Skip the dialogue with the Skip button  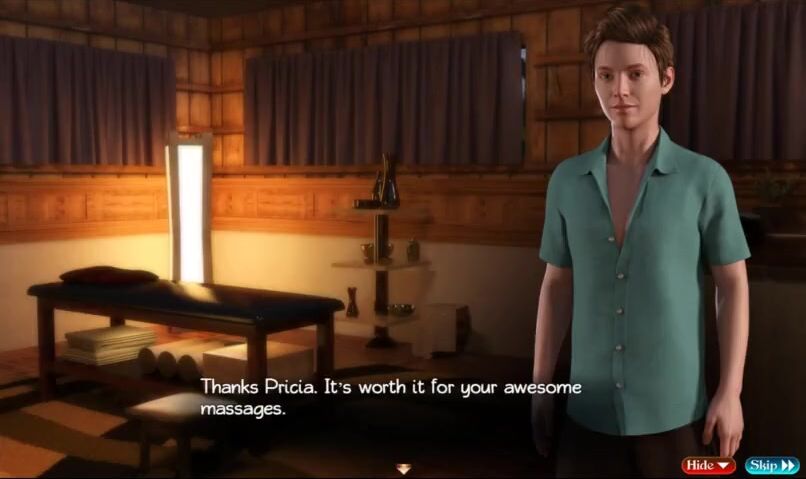click(771, 465)
